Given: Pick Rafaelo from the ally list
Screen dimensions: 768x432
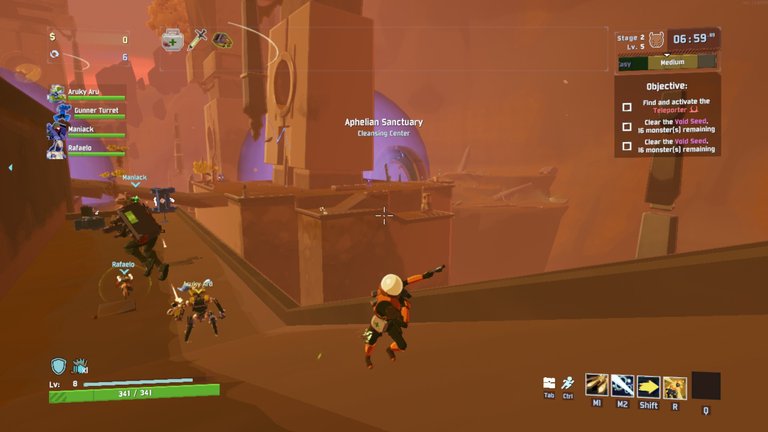Looking at the screenshot, I should point(57,150).
